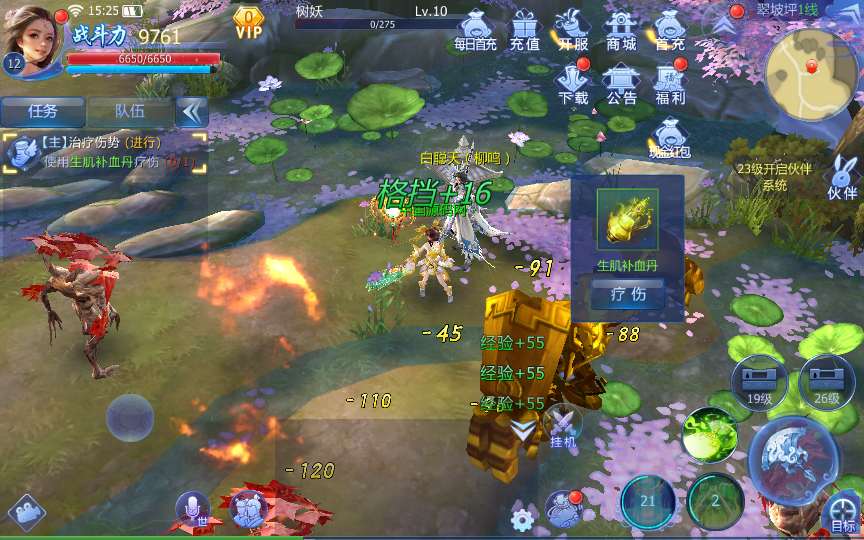Switch to the 任务 quest tab
The height and width of the screenshot is (540, 864).
pos(43,112)
